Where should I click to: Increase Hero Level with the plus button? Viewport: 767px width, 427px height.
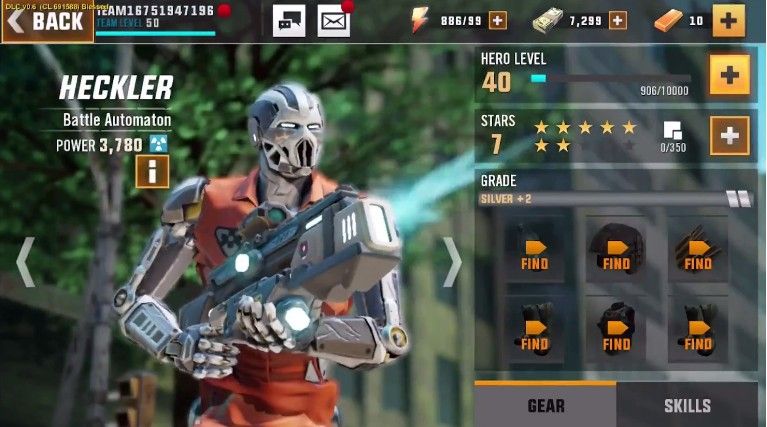[729, 76]
